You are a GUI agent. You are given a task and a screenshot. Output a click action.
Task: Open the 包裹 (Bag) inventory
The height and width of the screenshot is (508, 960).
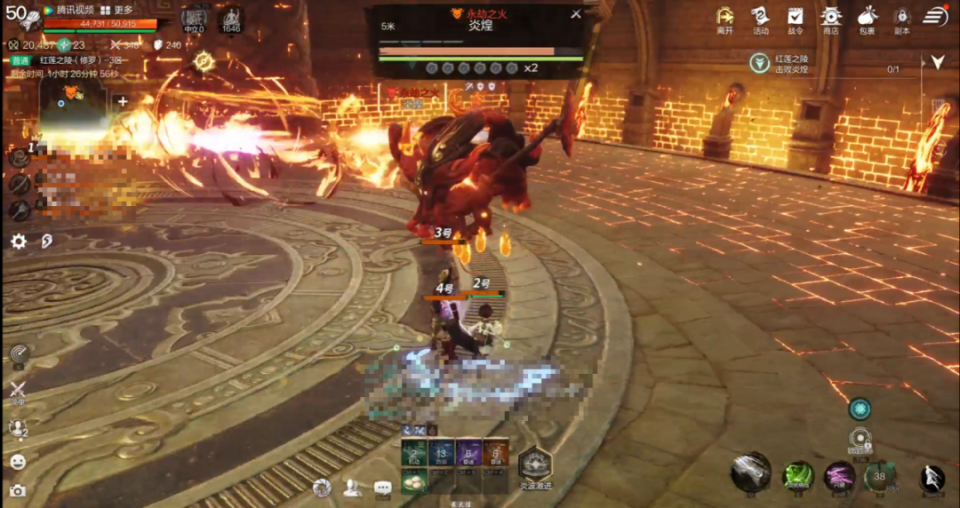(x=866, y=19)
